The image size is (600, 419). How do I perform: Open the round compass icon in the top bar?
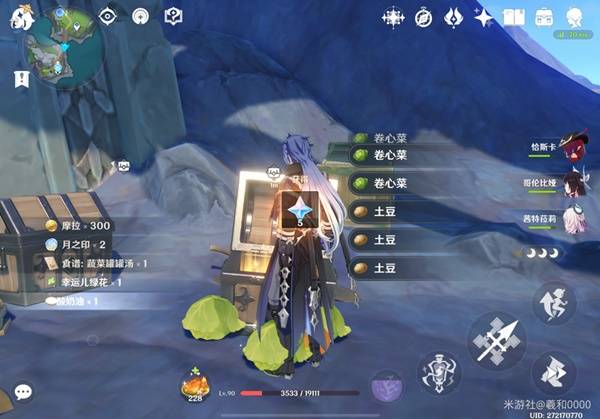point(423,17)
